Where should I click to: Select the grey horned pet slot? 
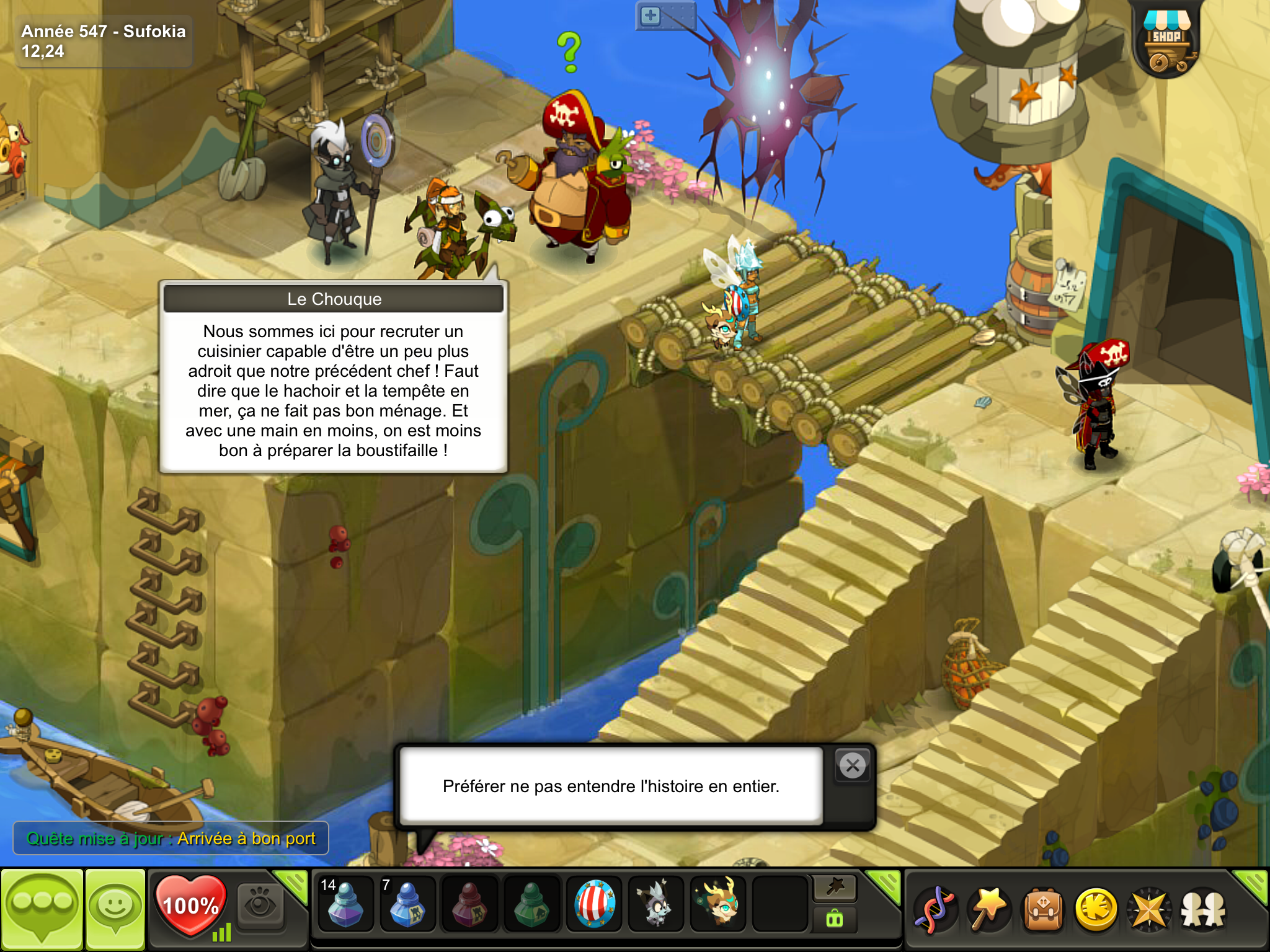tap(656, 905)
